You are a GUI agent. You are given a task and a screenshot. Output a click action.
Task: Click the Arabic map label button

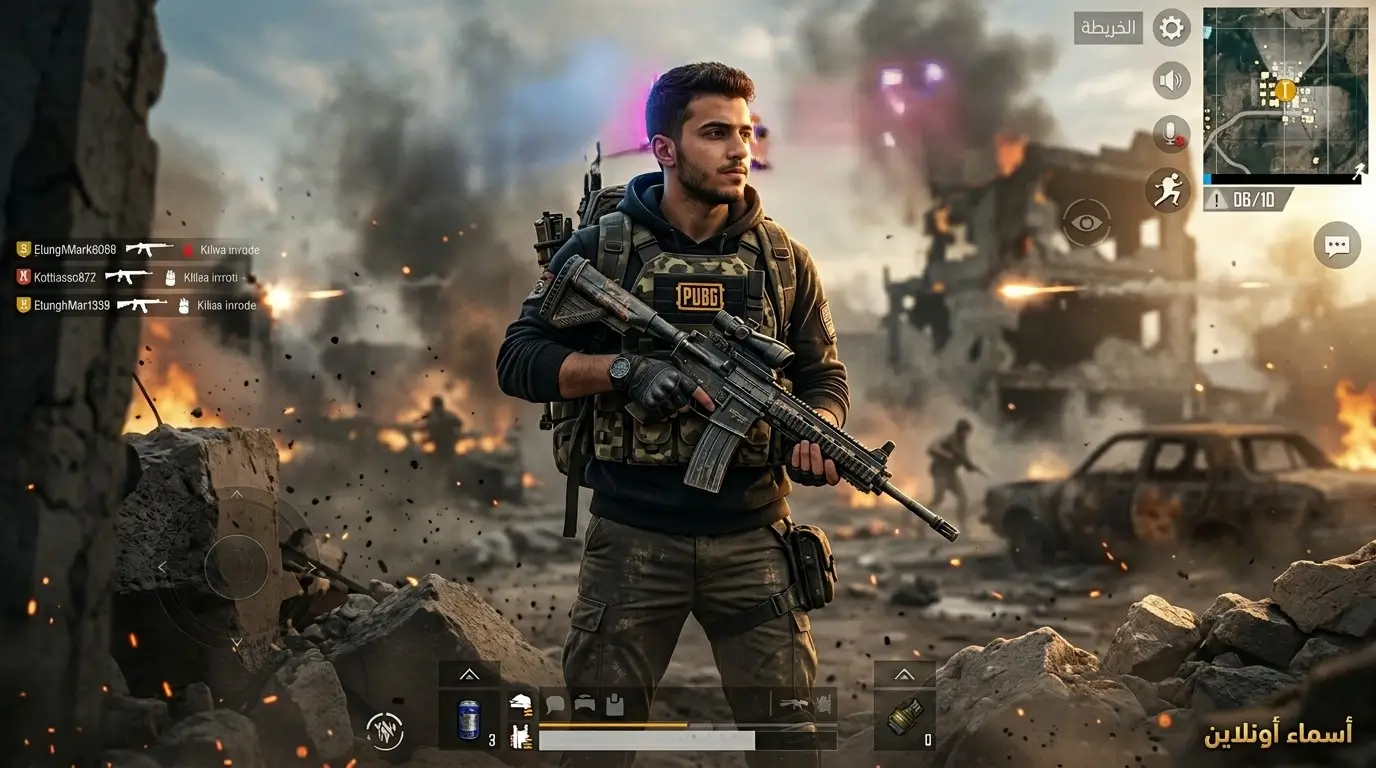click(1108, 28)
